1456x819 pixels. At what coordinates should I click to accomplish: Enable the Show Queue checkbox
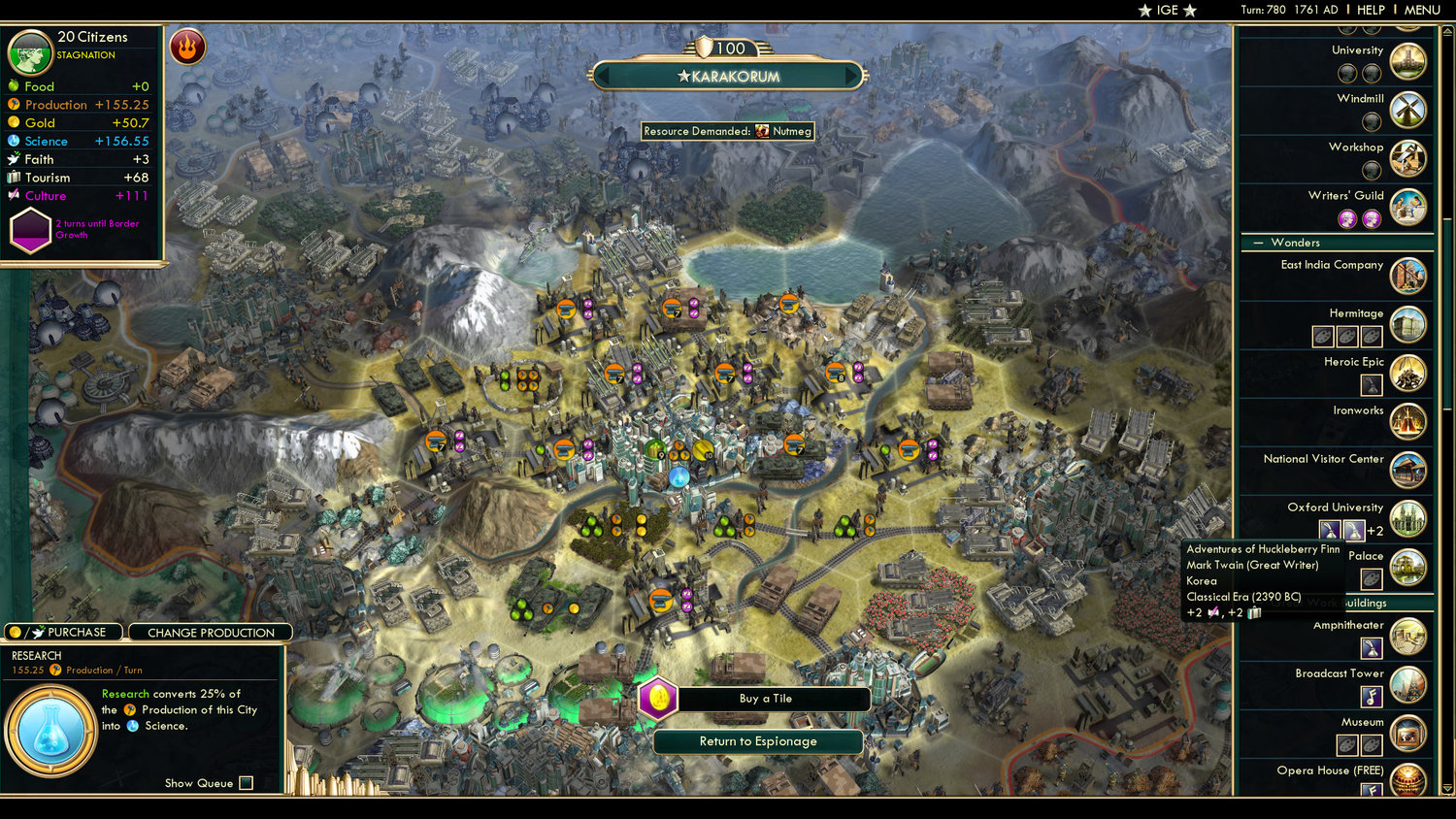tap(246, 783)
